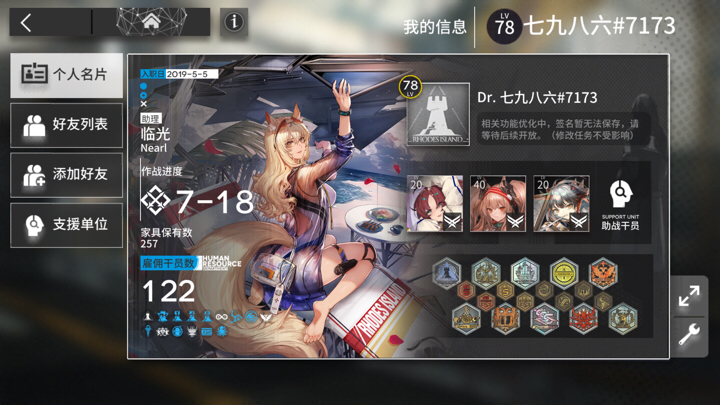Viewport: 720px width, 405px height.
Task: Open the 支援单位 support units tab
Action: 67,225
